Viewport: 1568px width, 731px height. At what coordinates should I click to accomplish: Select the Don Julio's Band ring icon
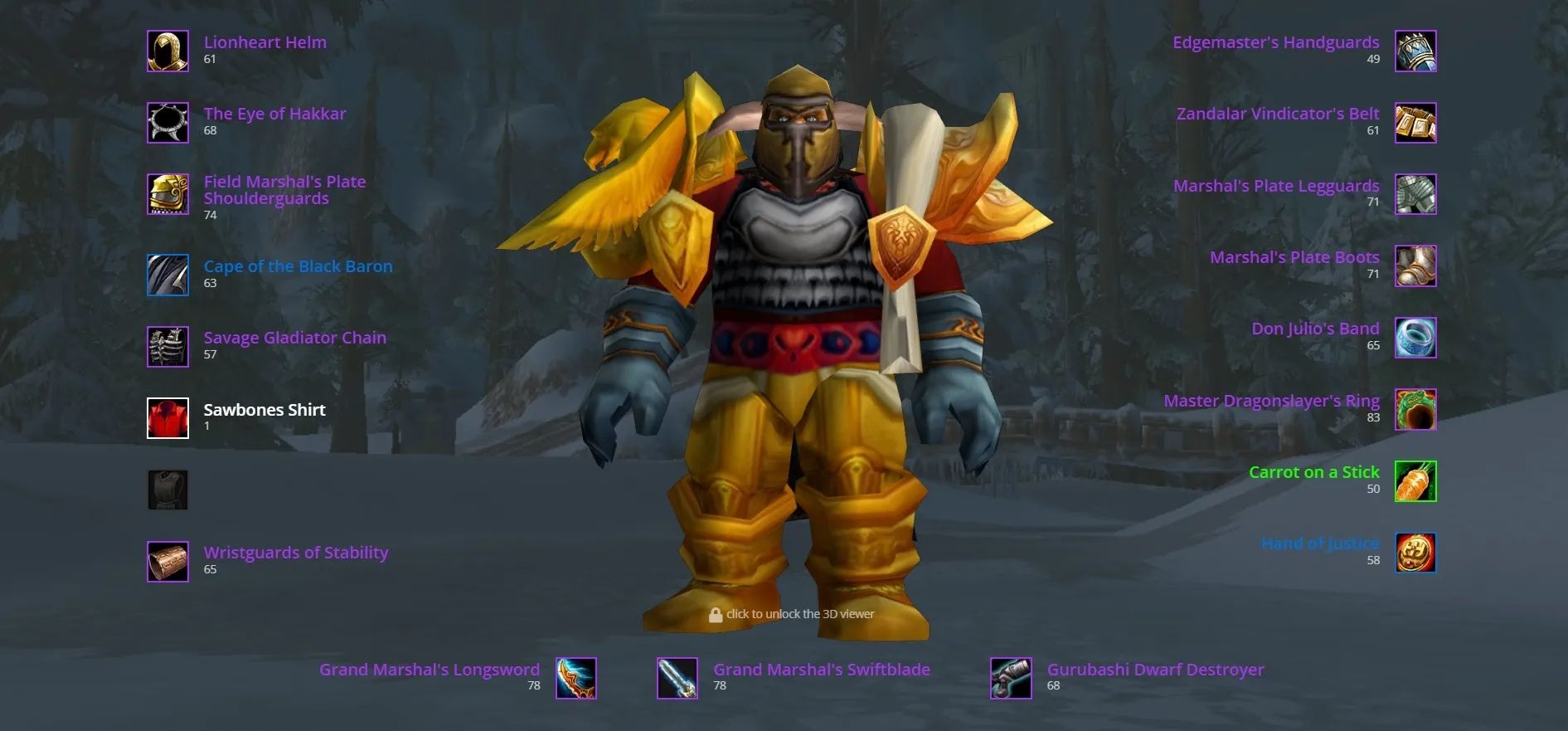[1415, 337]
